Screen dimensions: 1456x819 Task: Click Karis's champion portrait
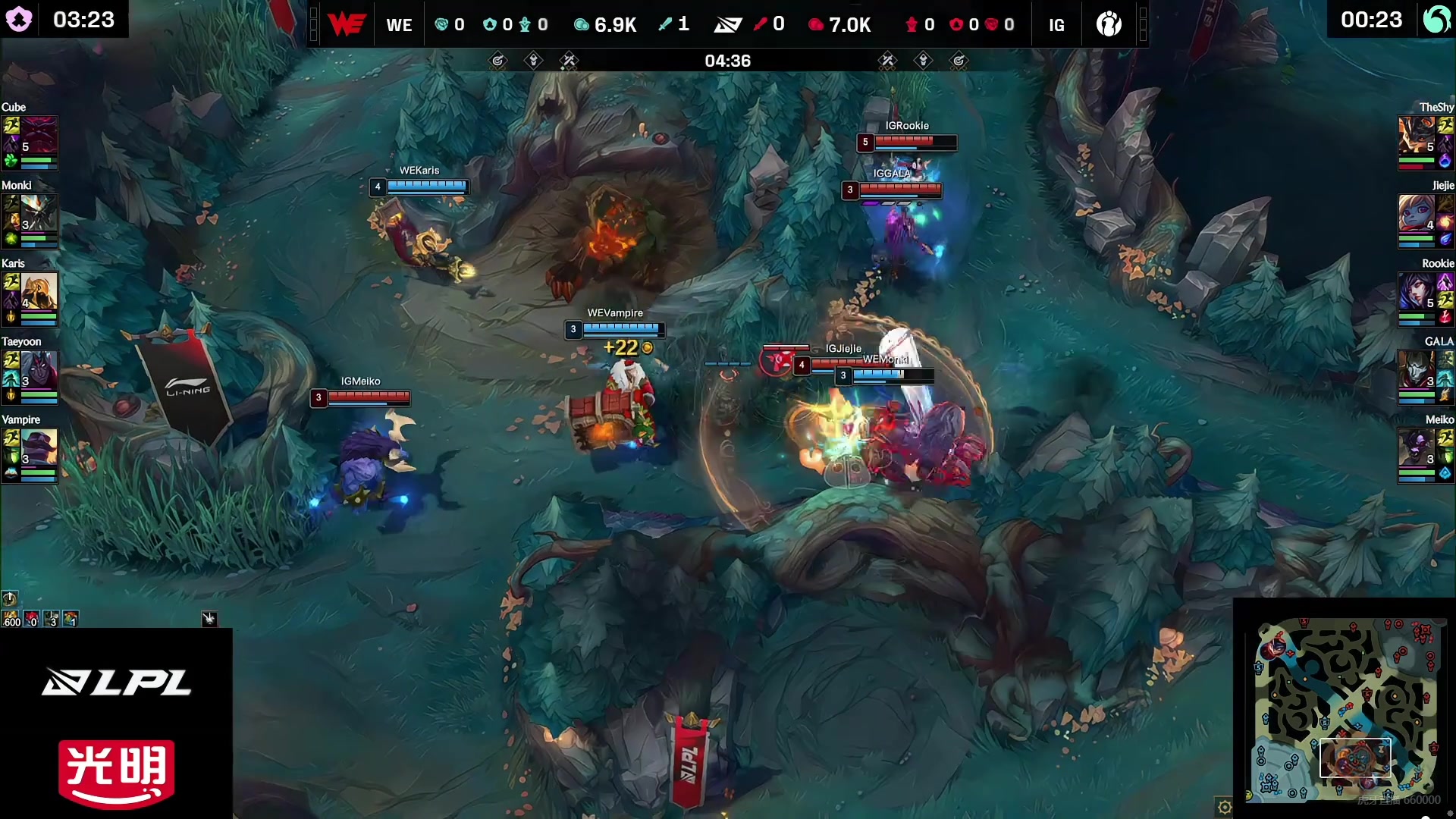tap(38, 291)
